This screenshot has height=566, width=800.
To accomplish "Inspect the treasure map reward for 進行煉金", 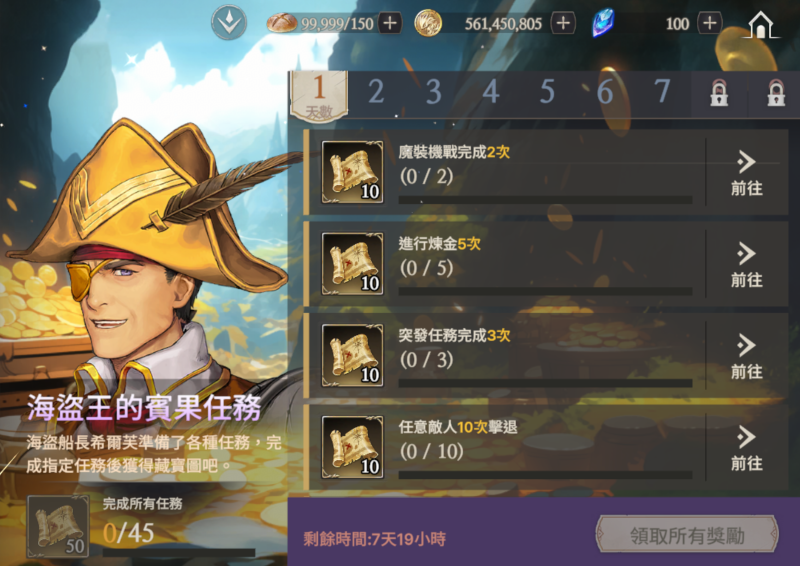I will tap(352, 264).
